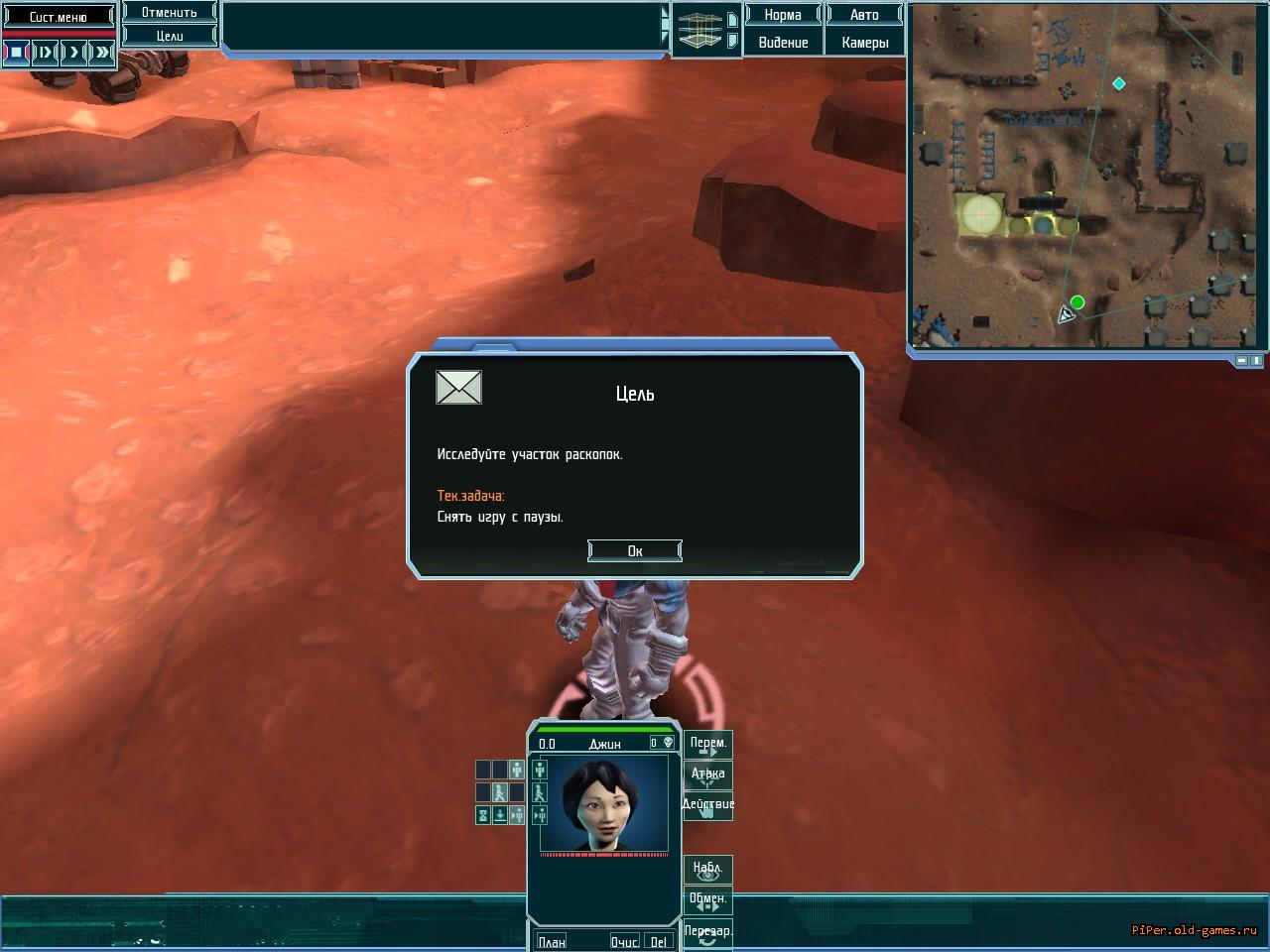Set fastest speed with triple-arrow button
The height and width of the screenshot is (952, 1270).
click(x=102, y=52)
